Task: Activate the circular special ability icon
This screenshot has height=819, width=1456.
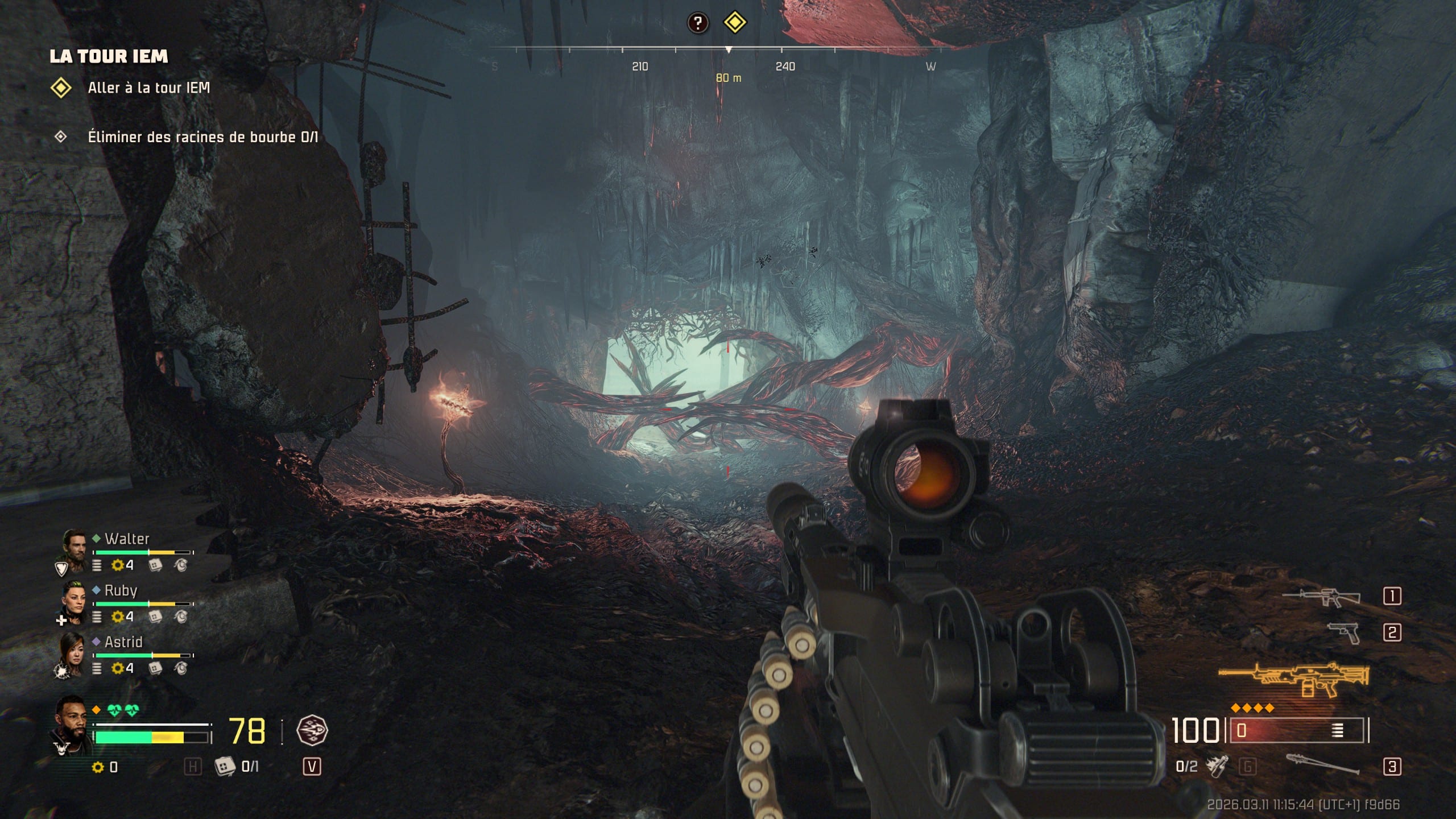Action: [x=312, y=731]
